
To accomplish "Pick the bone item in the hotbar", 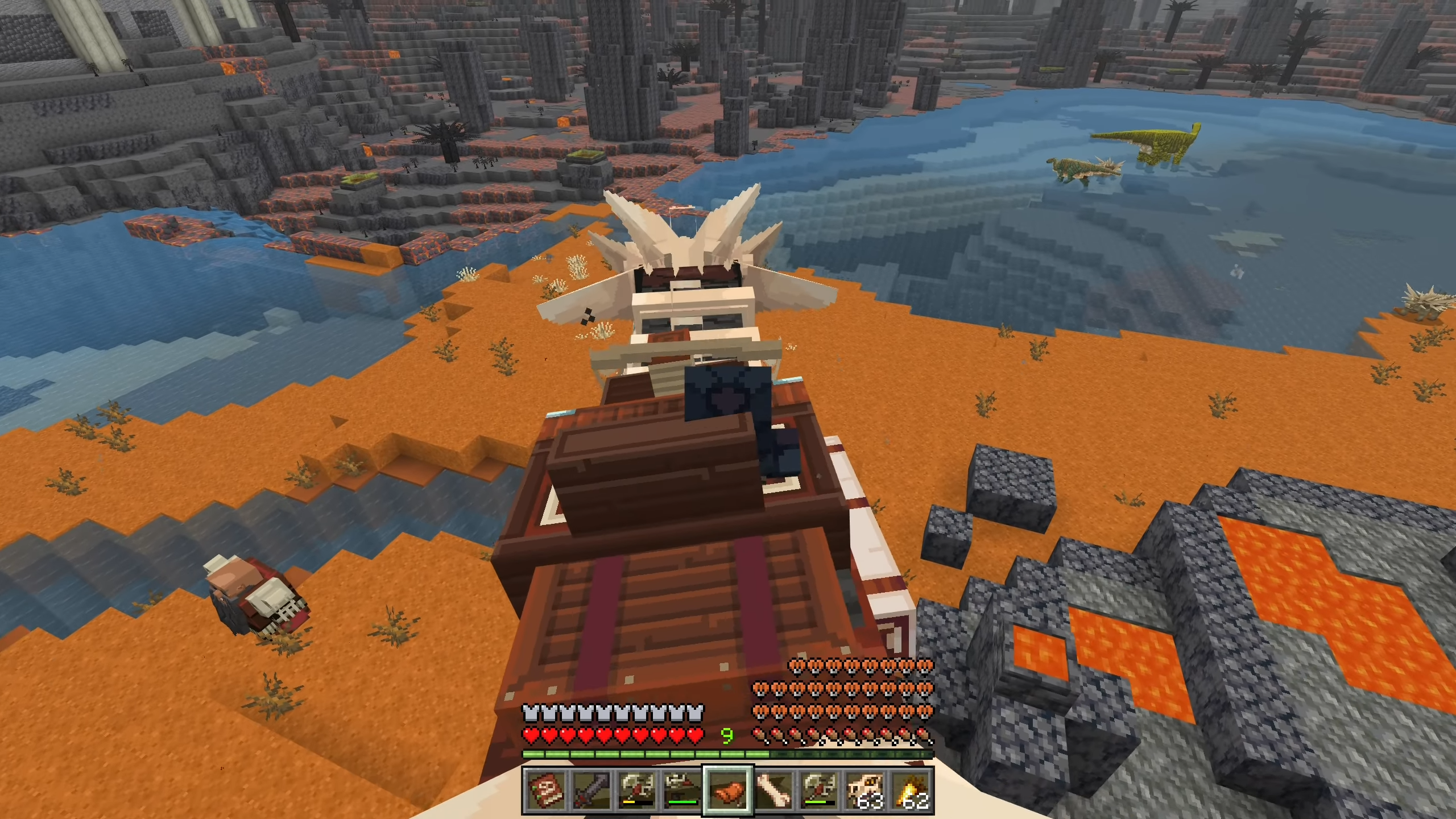I will click(x=774, y=791).
